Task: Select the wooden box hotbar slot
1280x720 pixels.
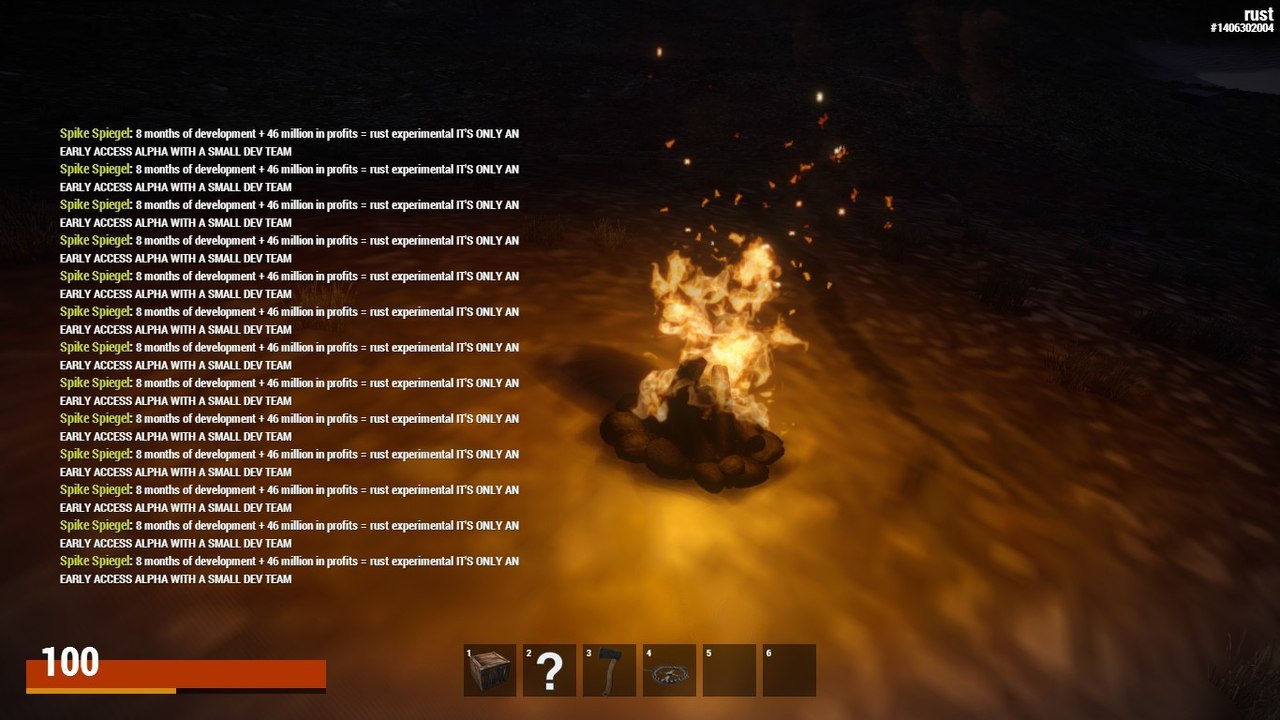Action: click(490, 670)
